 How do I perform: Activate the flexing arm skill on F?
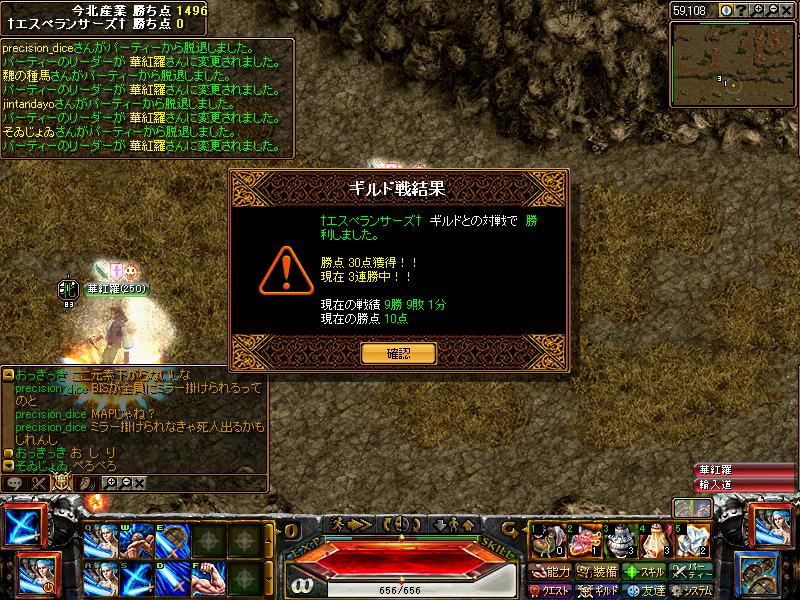click(209, 578)
